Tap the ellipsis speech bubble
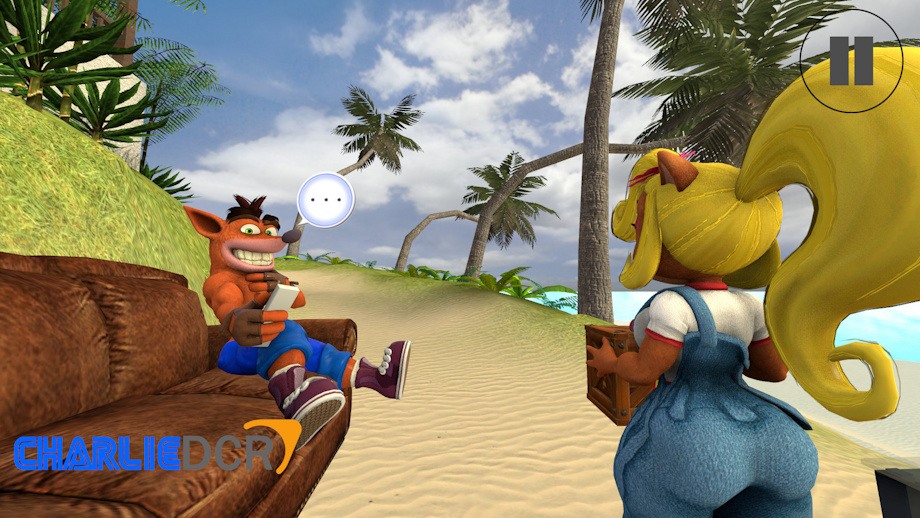The image size is (920, 518). pos(326,200)
